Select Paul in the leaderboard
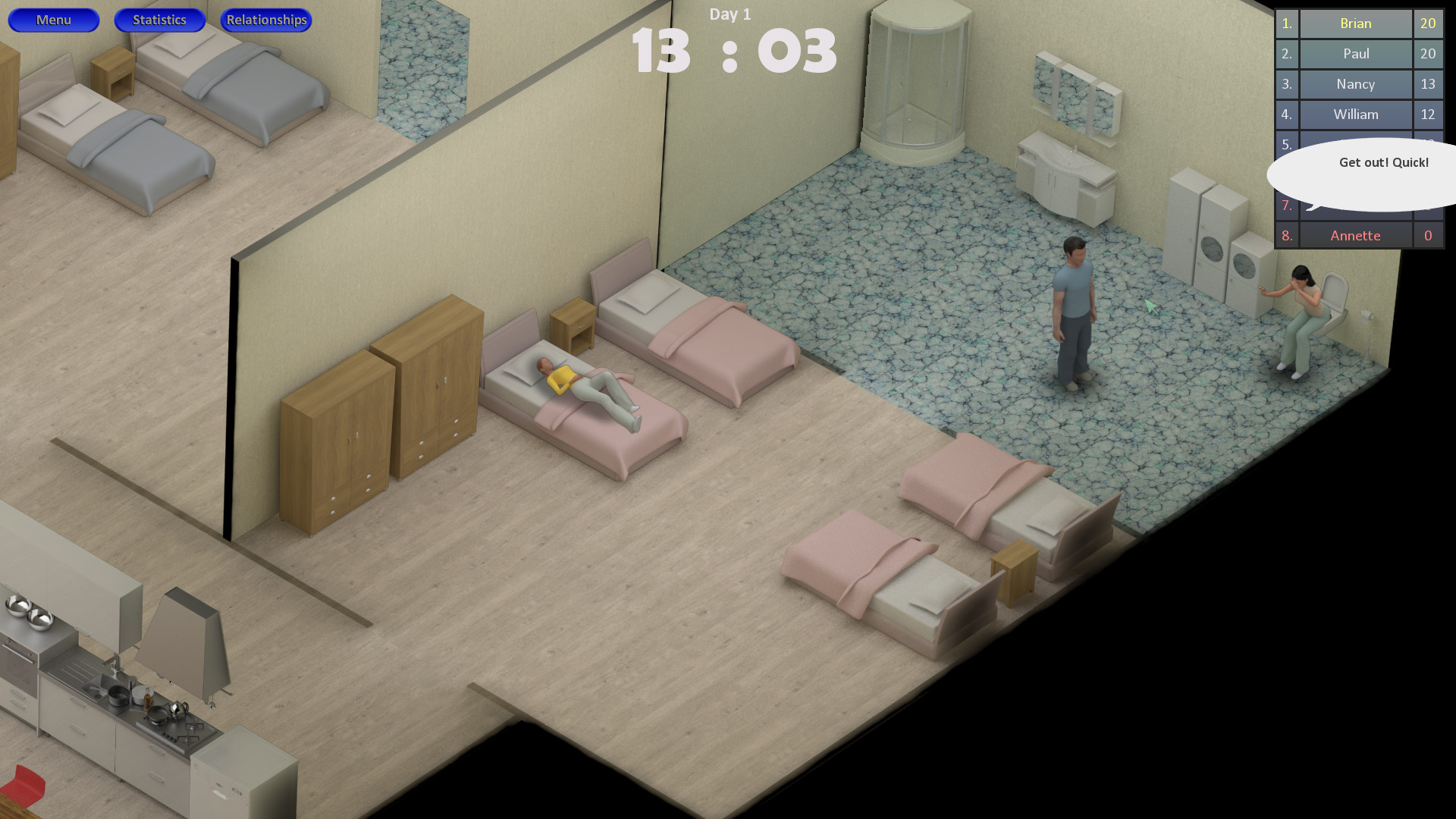This screenshot has width=1456, height=819. (1354, 54)
